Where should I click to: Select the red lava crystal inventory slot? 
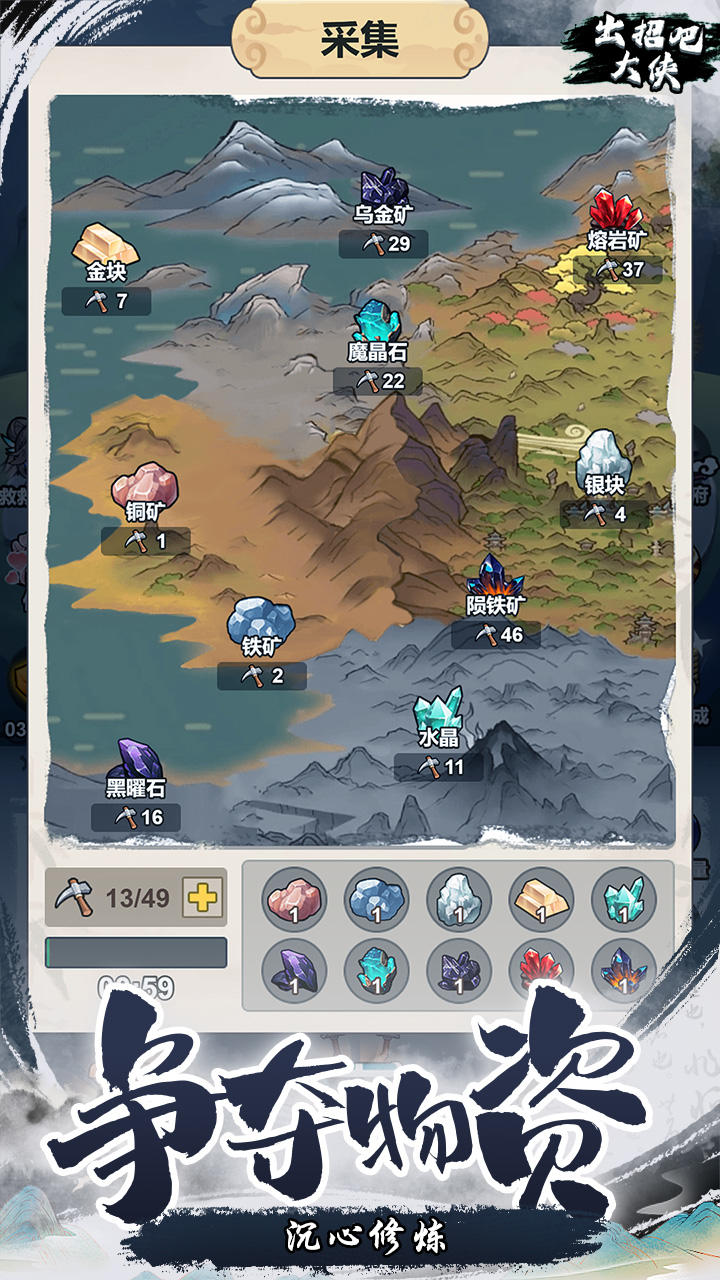point(541,970)
